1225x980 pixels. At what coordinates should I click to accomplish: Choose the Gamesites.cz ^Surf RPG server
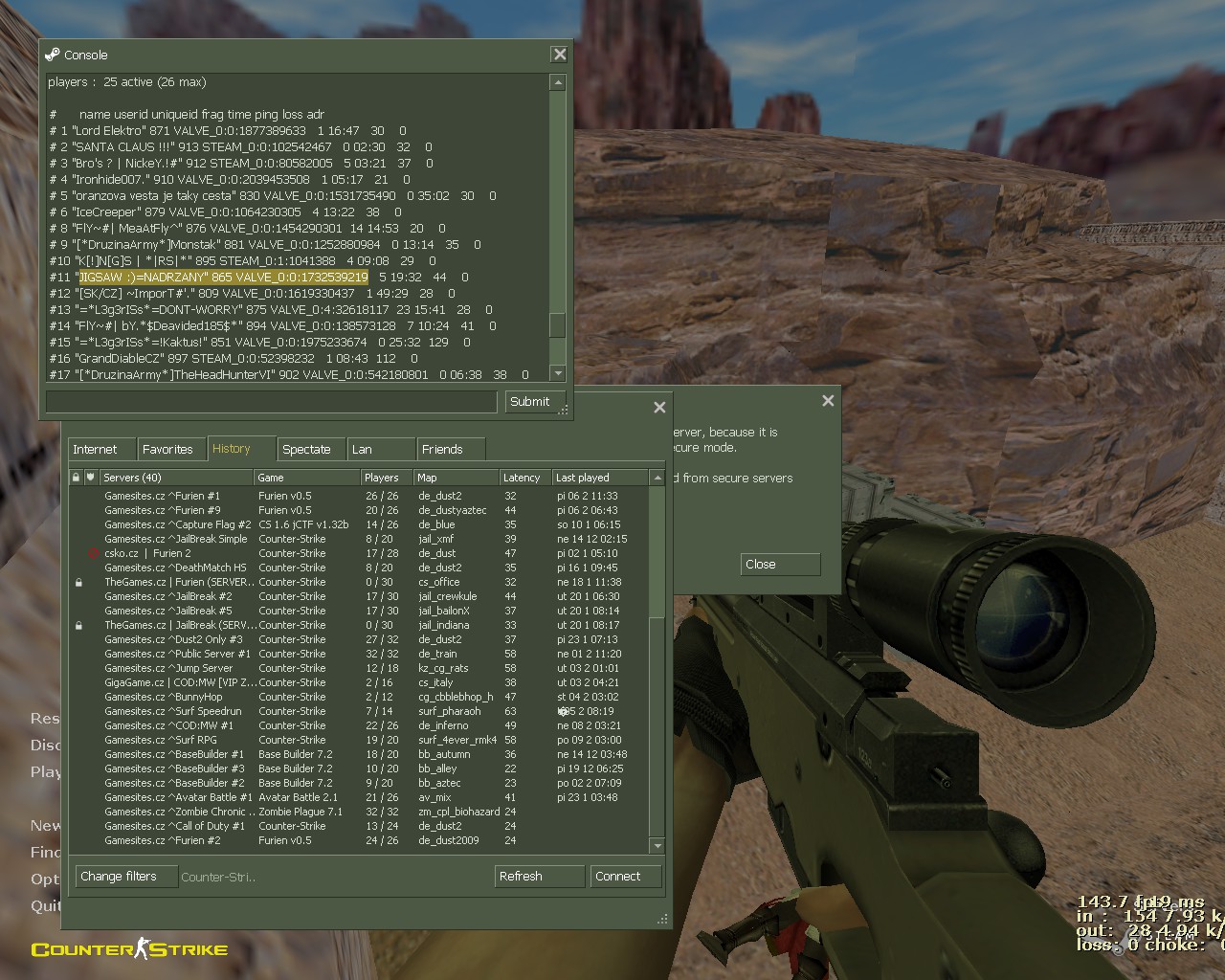(x=161, y=740)
